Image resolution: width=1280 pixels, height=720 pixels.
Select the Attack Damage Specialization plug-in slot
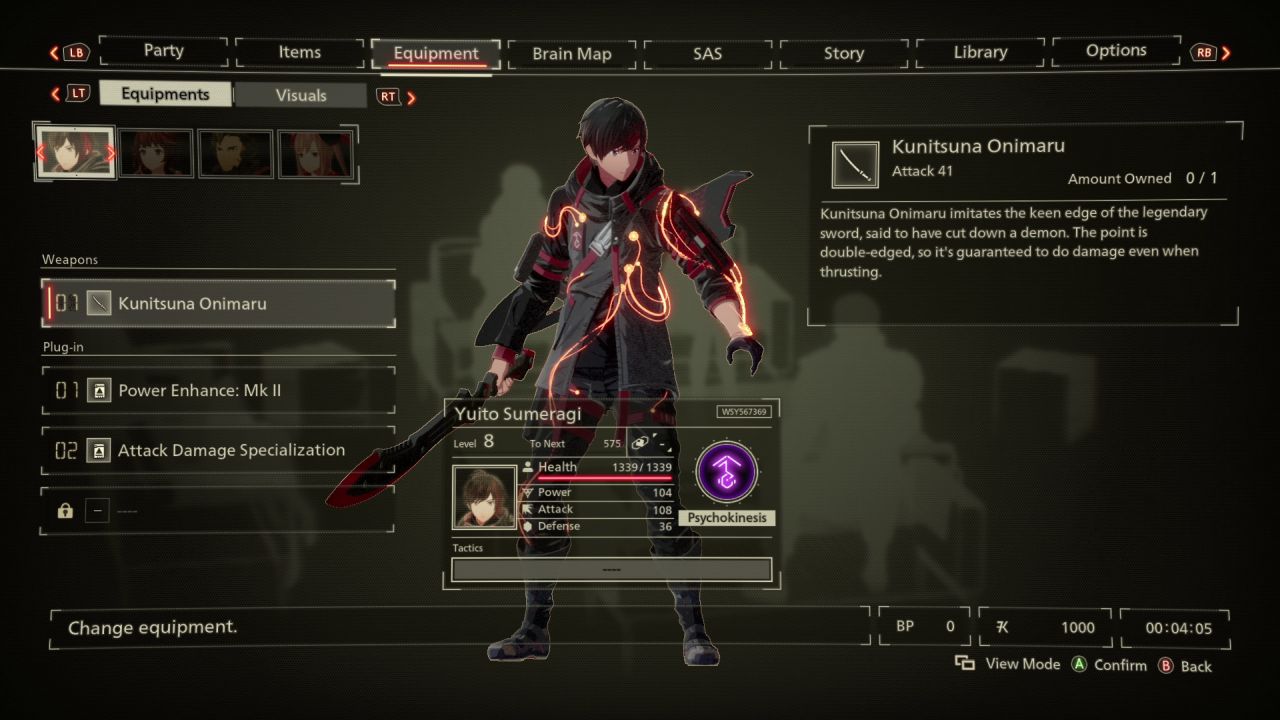[x=219, y=451]
